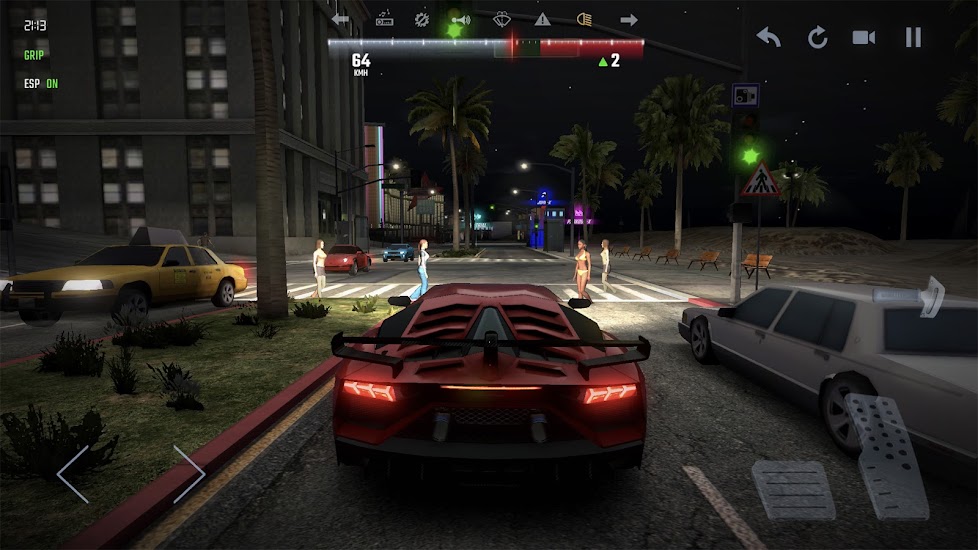
Task: Activate the left turn signal arrow
Action: point(341,19)
